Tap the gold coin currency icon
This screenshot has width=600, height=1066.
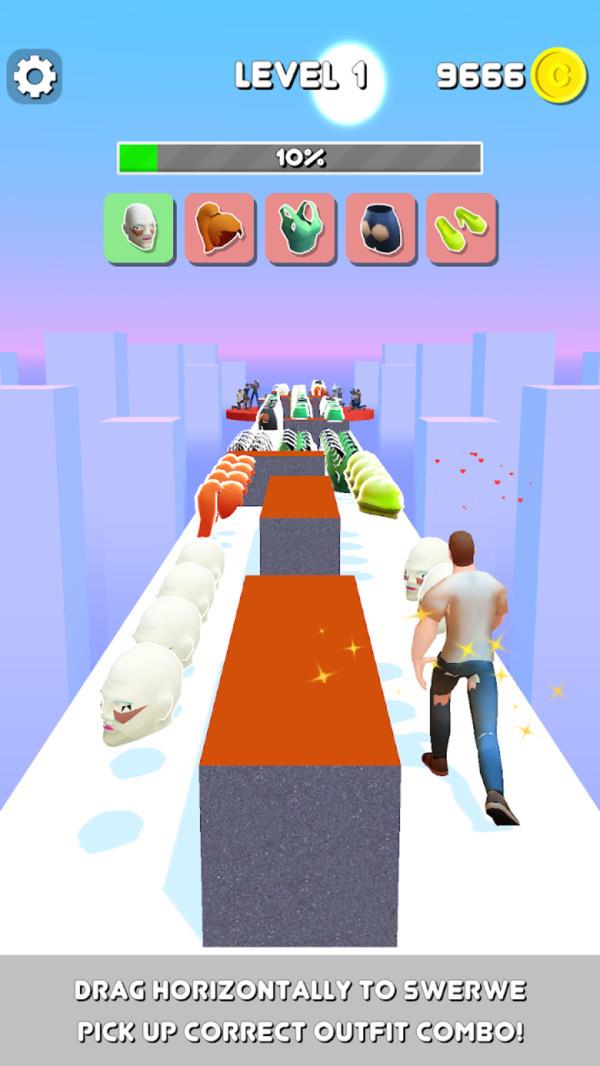click(559, 75)
